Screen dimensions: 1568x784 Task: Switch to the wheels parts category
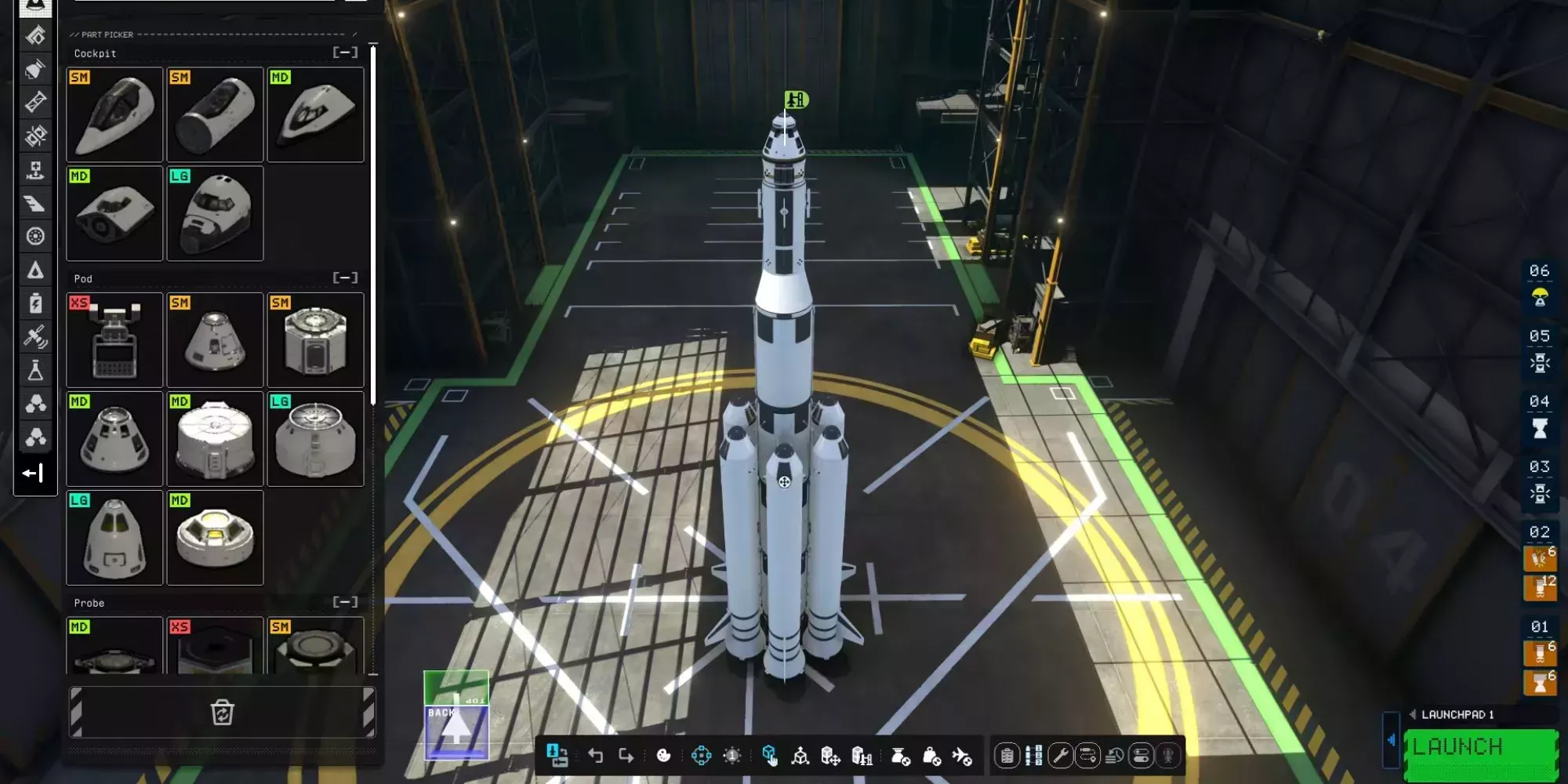(35, 236)
